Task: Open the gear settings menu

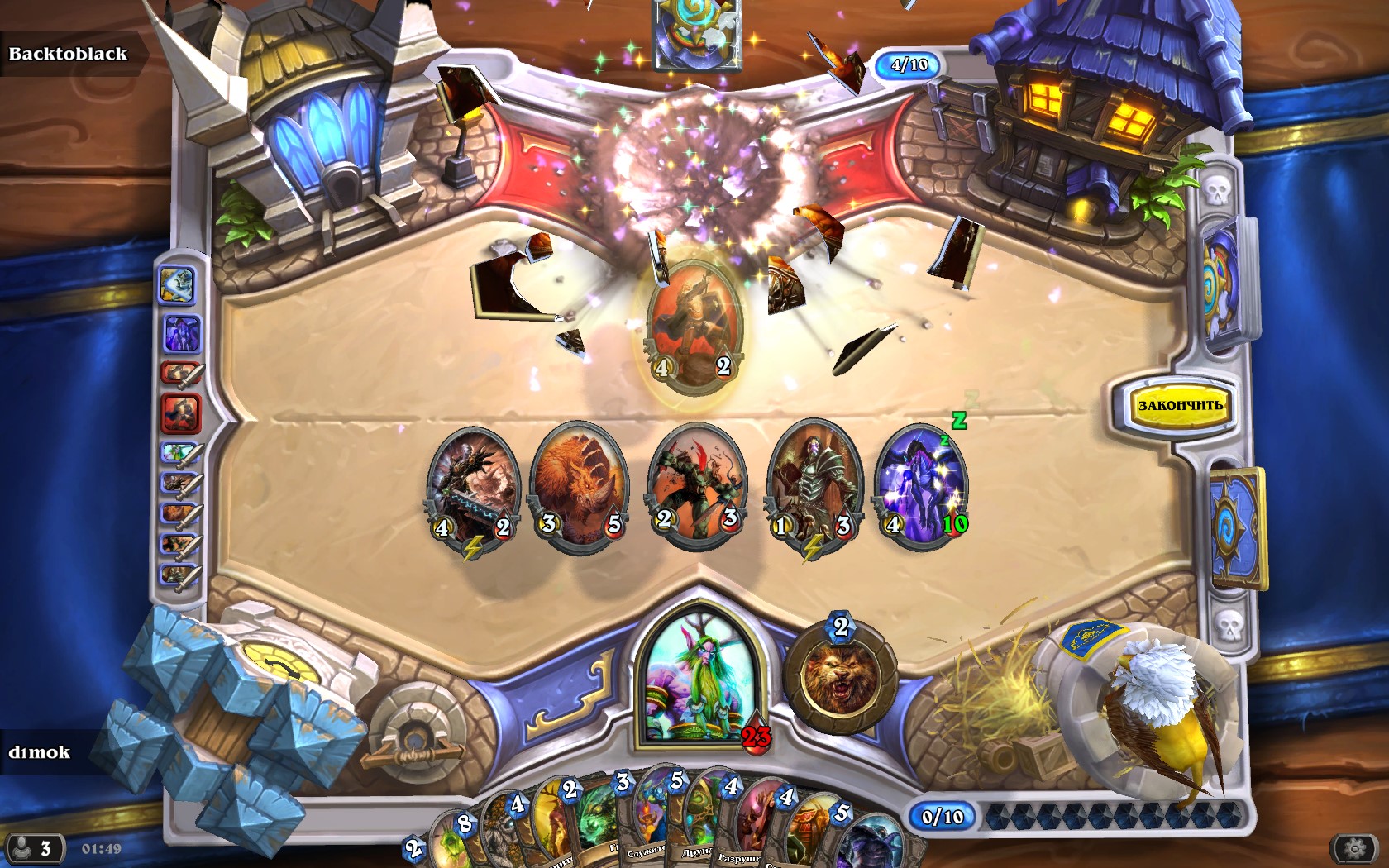Action: point(1353,847)
